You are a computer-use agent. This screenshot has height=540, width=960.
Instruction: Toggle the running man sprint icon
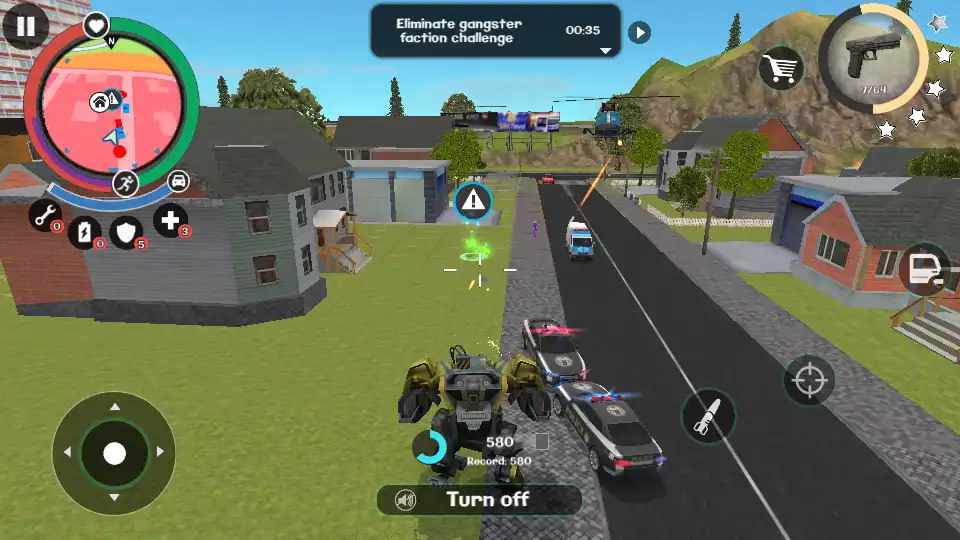point(126,181)
